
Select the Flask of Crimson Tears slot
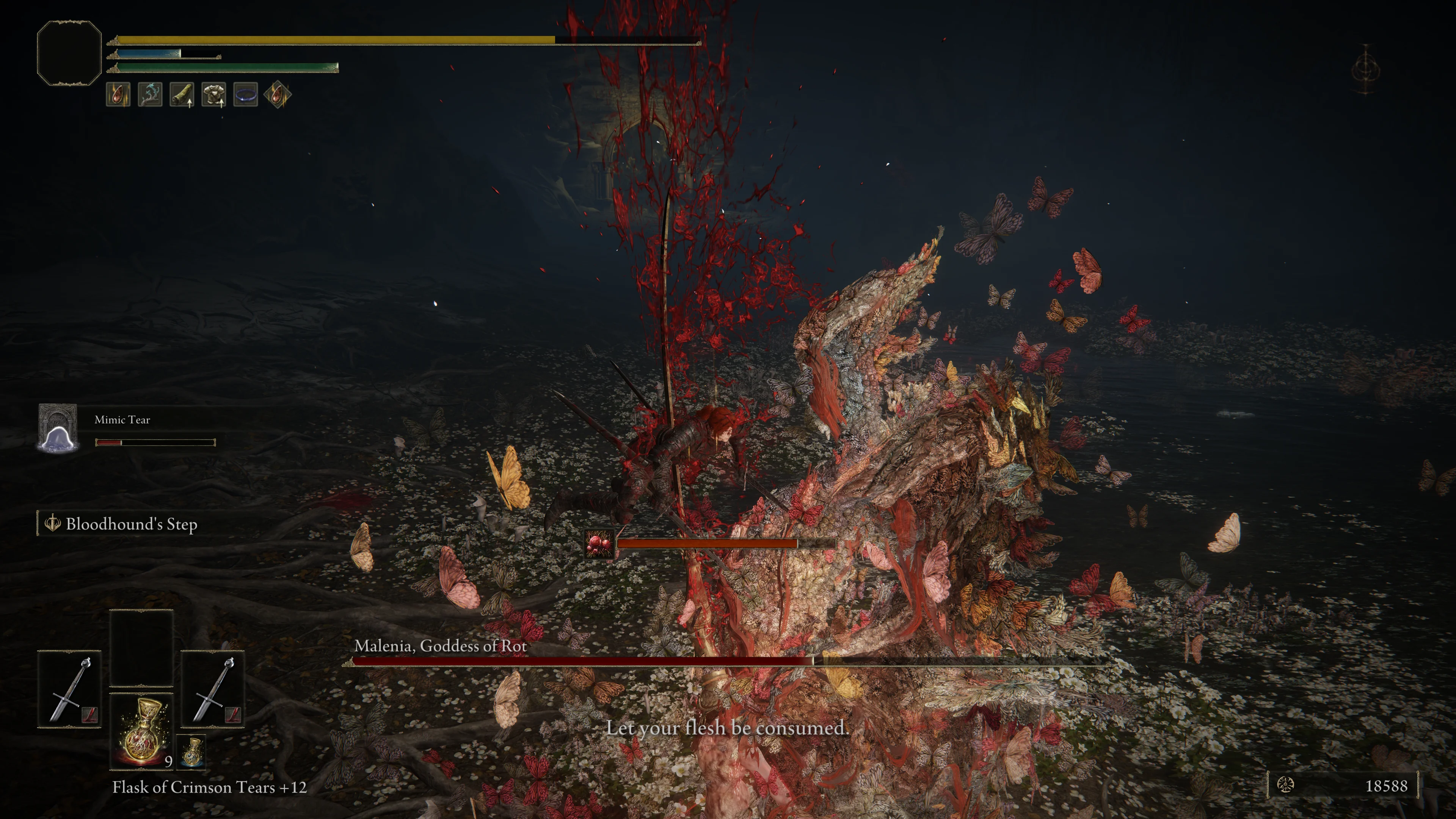point(141,731)
